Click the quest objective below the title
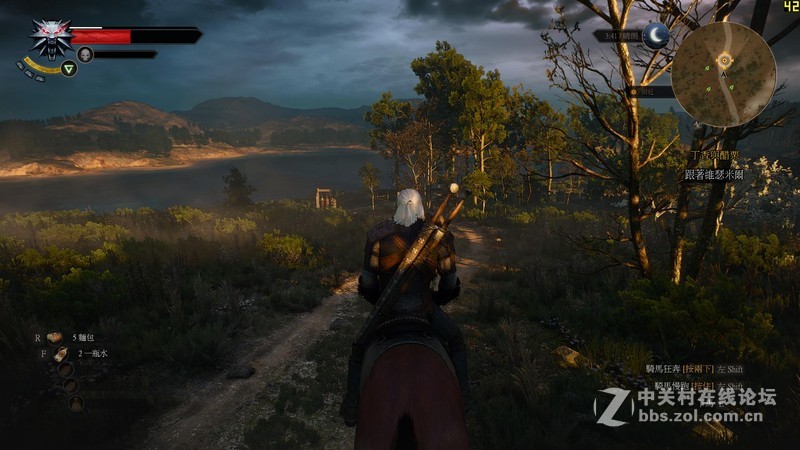The height and width of the screenshot is (450, 800). coord(715,174)
